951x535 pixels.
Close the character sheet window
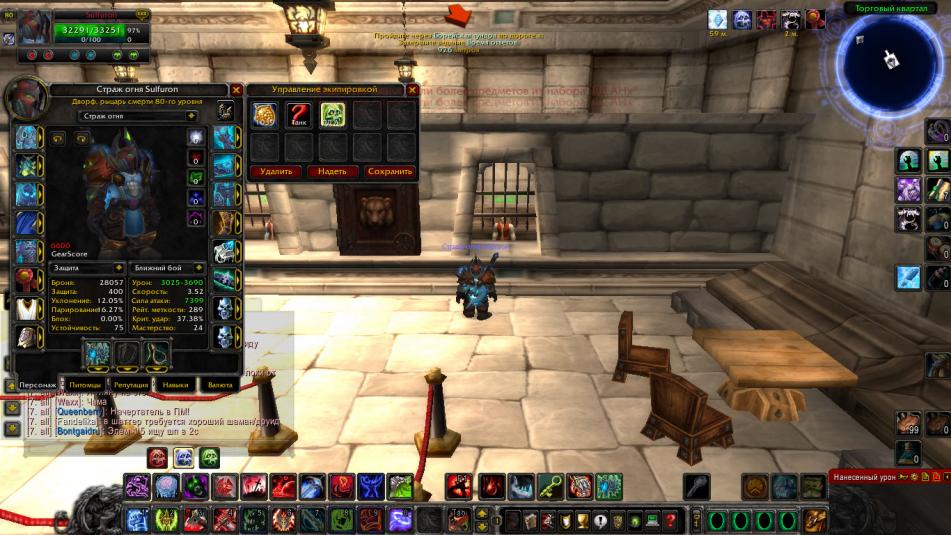[236, 90]
